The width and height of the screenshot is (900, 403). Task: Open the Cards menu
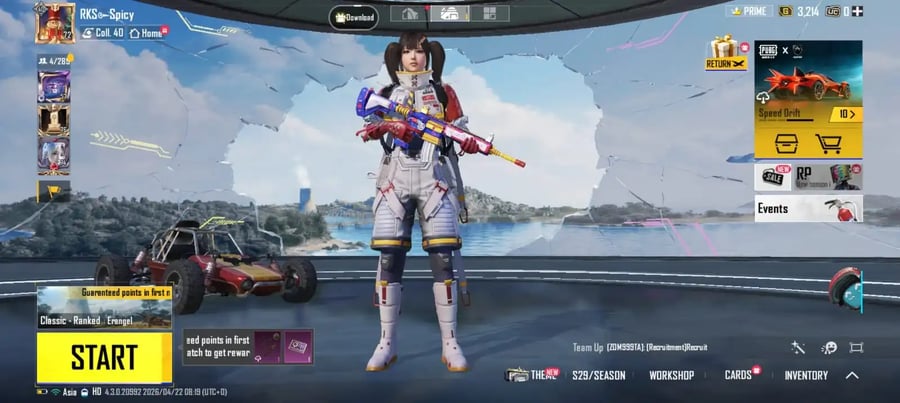coord(739,375)
